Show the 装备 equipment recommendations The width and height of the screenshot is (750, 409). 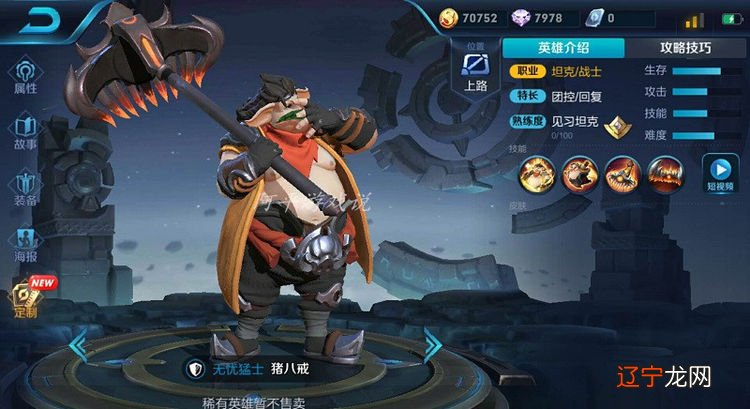[x=25, y=188]
